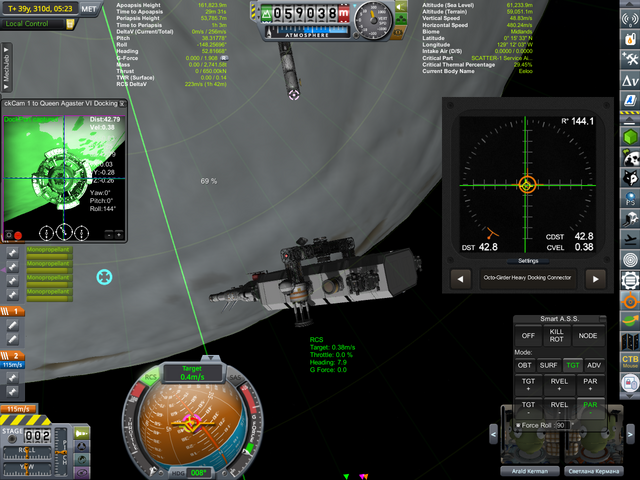640x480 pixels.
Task: Choose the ADV mode button
Action: (x=595, y=365)
